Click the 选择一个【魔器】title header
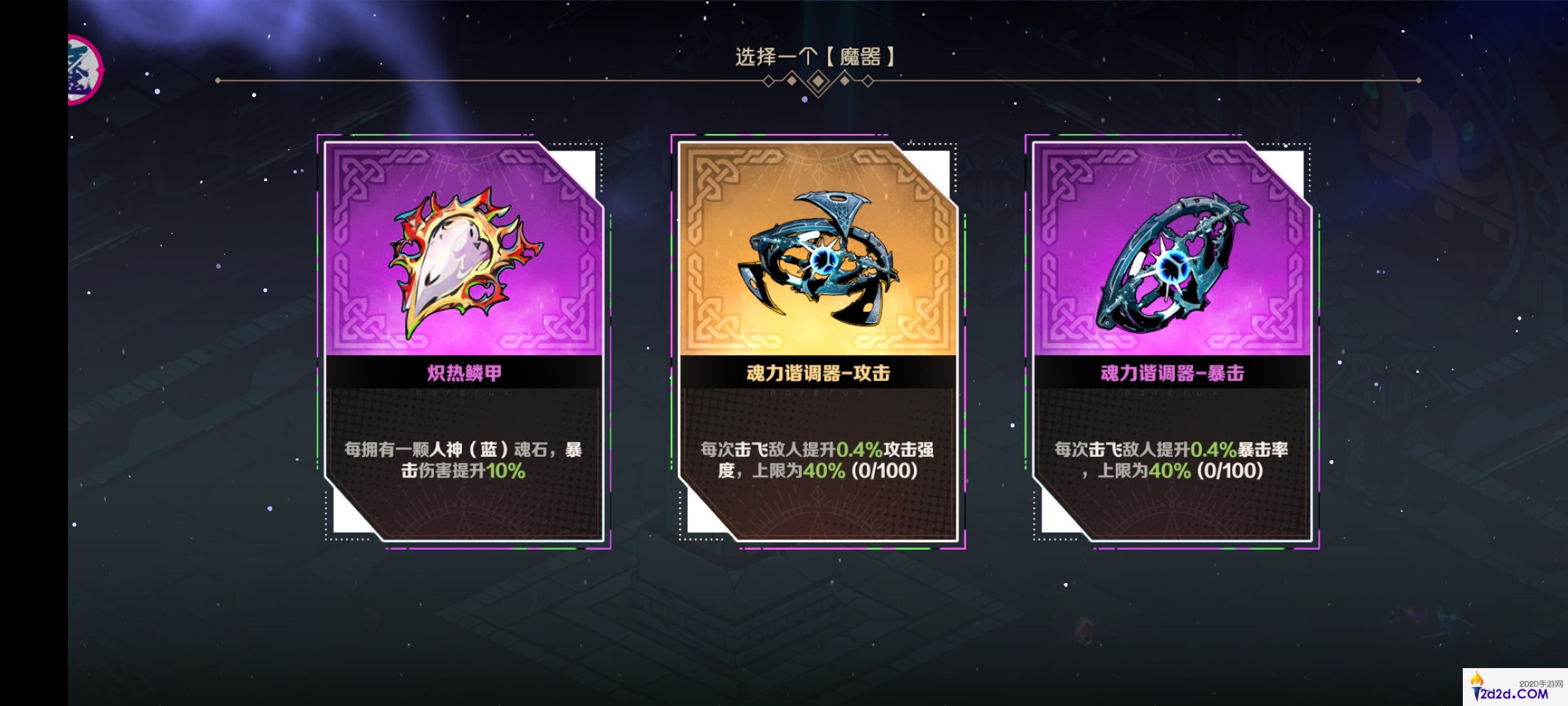 tap(813, 56)
